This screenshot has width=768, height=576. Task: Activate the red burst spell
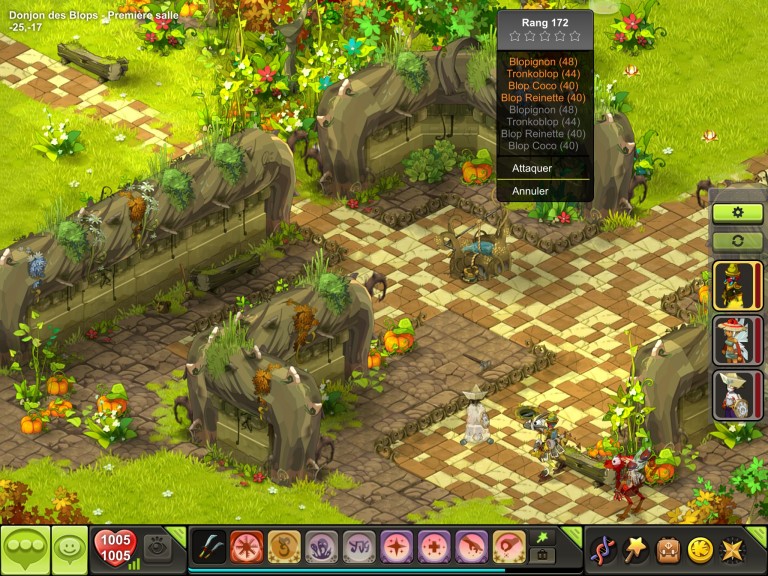[246, 547]
